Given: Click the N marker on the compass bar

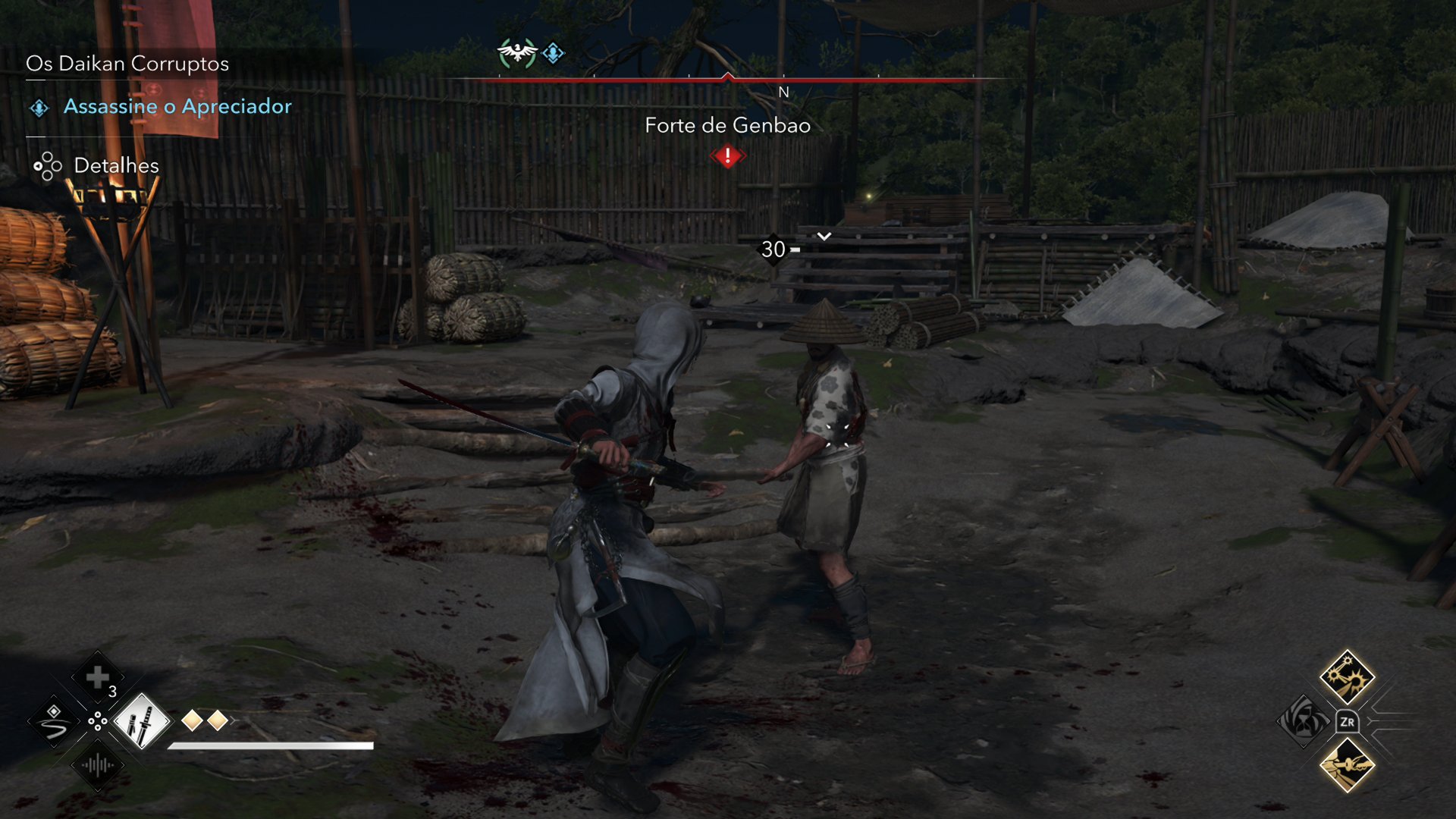Looking at the screenshot, I should [783, 93].
